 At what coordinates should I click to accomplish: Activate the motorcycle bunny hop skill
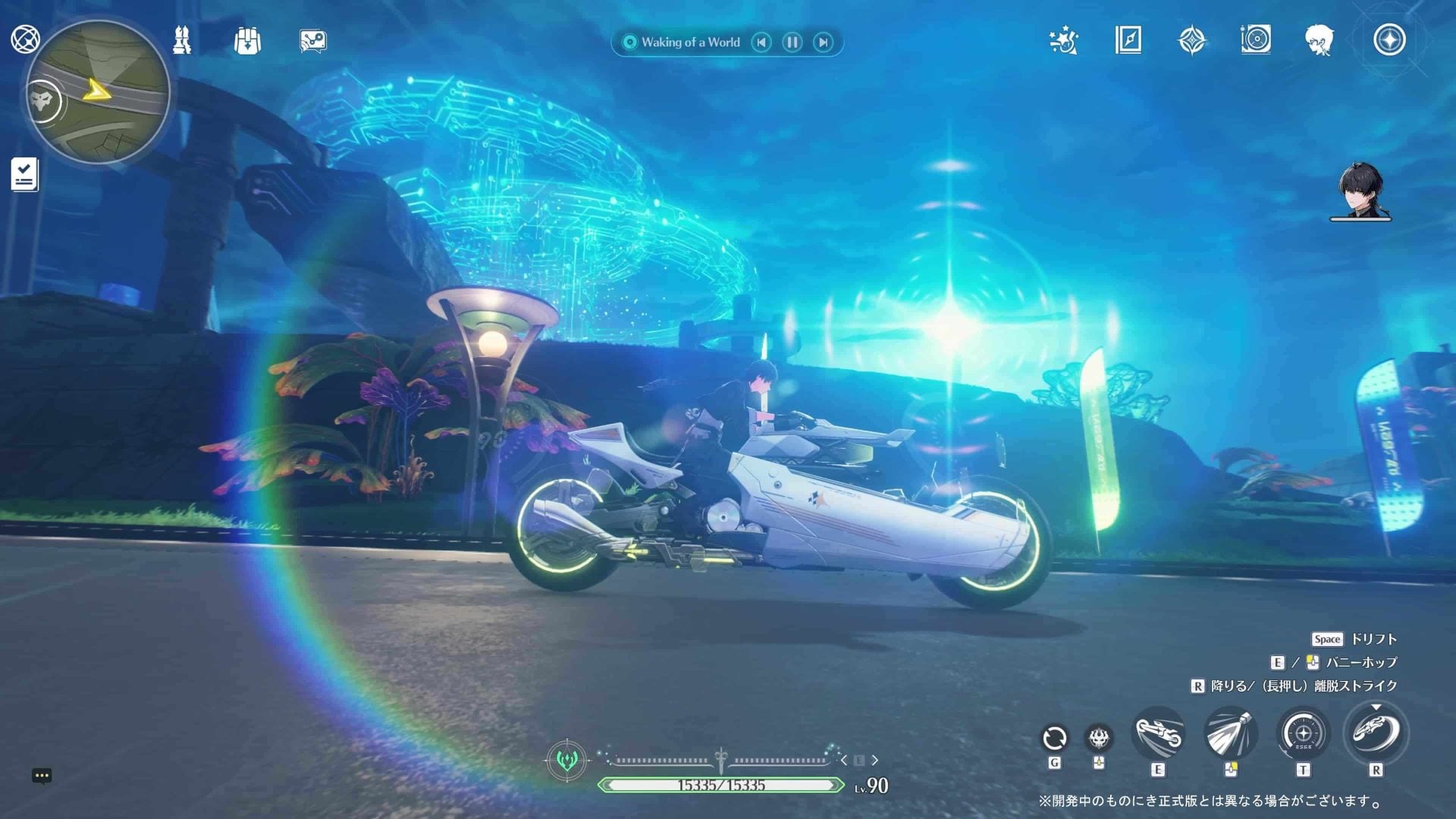click(1158, 734)
